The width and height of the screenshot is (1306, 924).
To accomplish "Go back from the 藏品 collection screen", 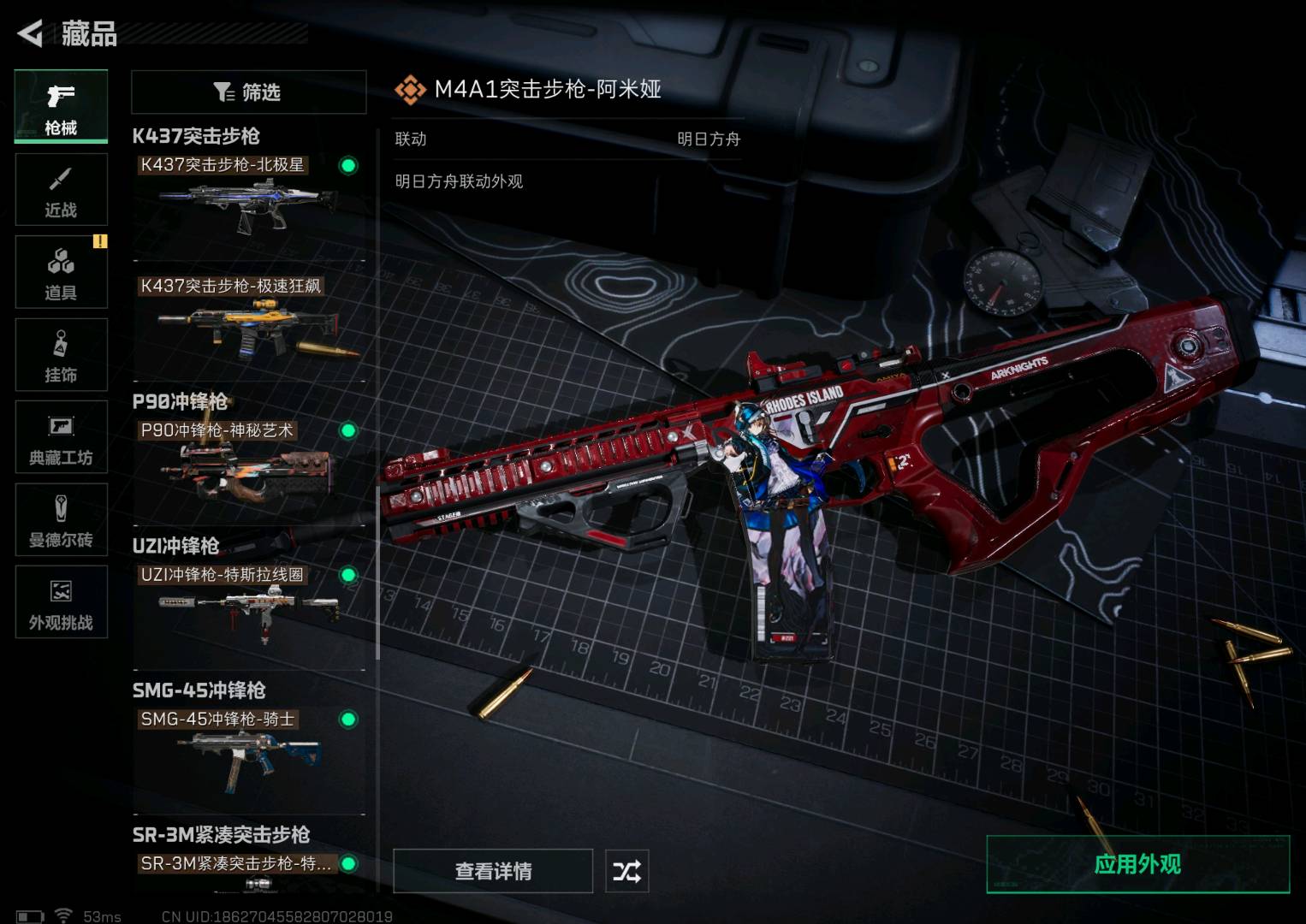I will tap(31, 33).
